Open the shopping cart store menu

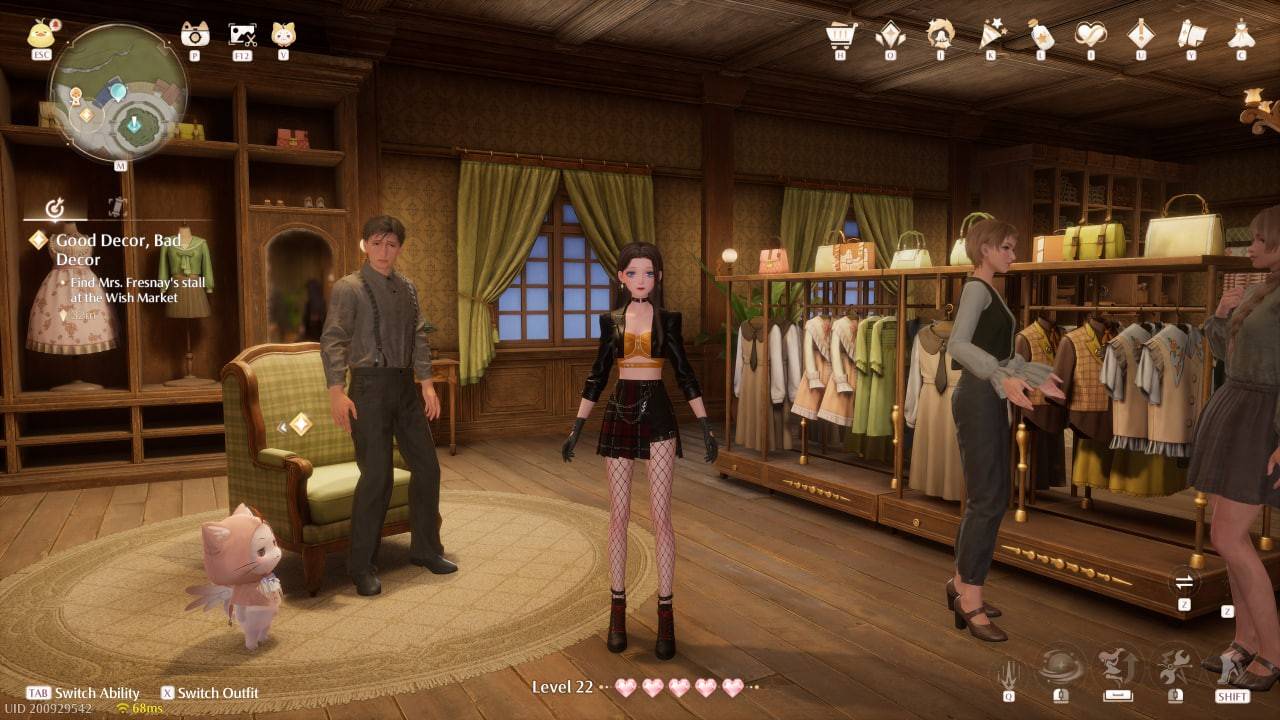click(x=843, y=35)
